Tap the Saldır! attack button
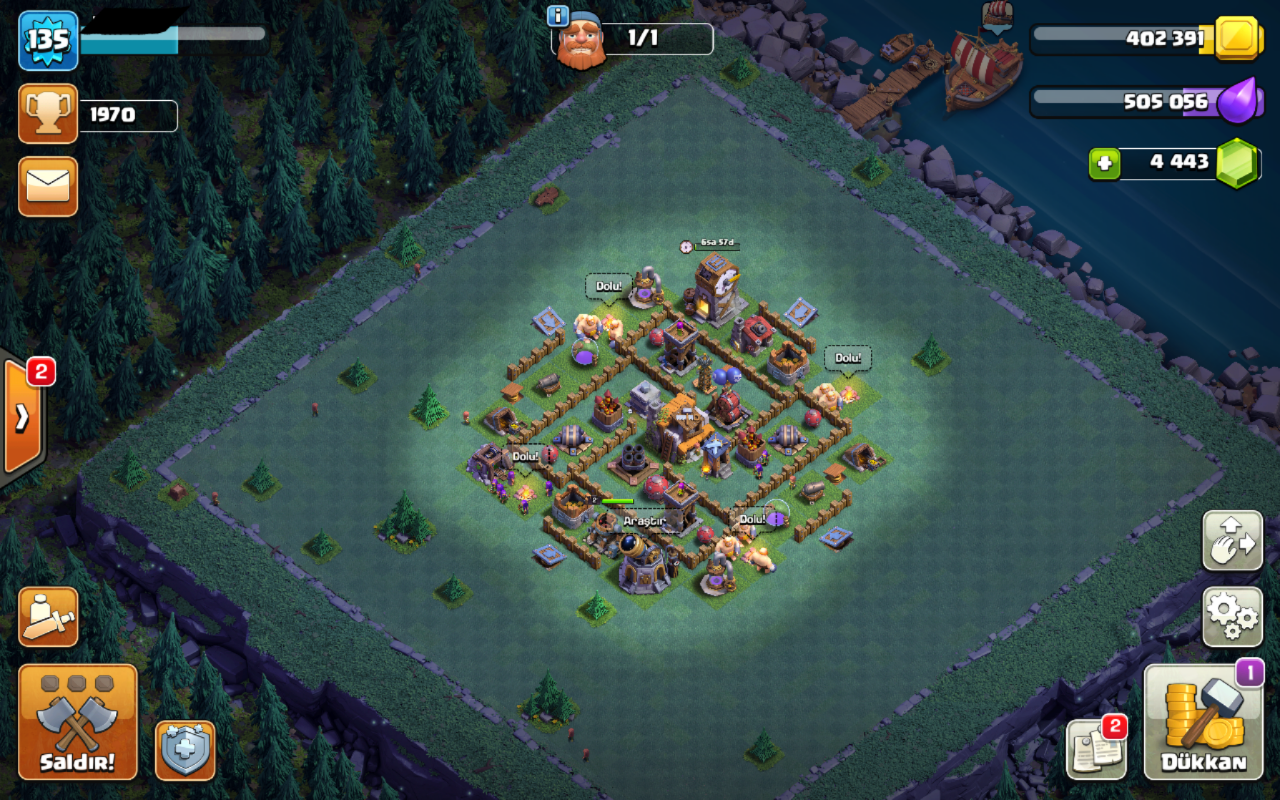The width and height of the screenshot is (1280, 800). [x=77, y=722]
